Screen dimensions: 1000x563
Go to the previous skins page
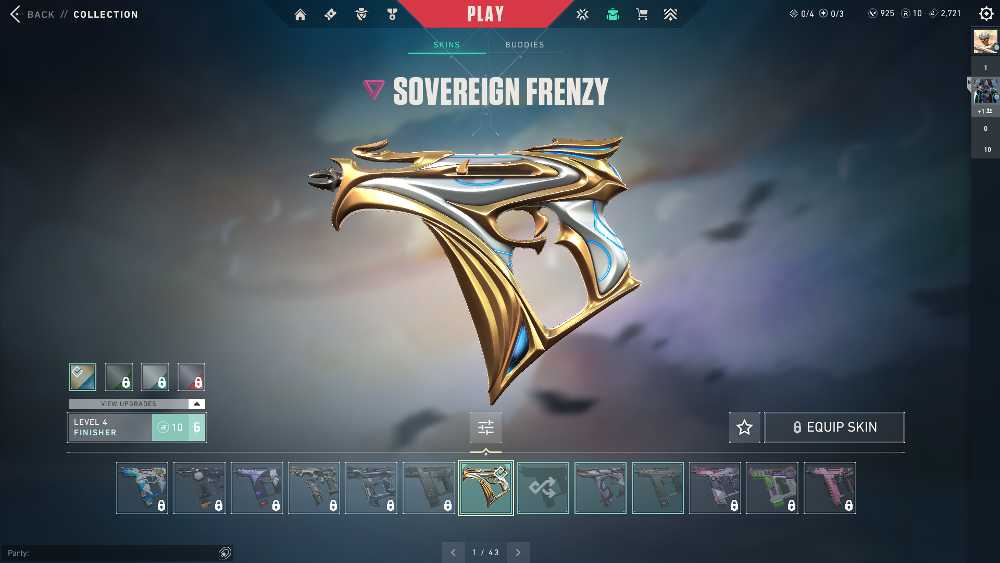tap(453, 552)
